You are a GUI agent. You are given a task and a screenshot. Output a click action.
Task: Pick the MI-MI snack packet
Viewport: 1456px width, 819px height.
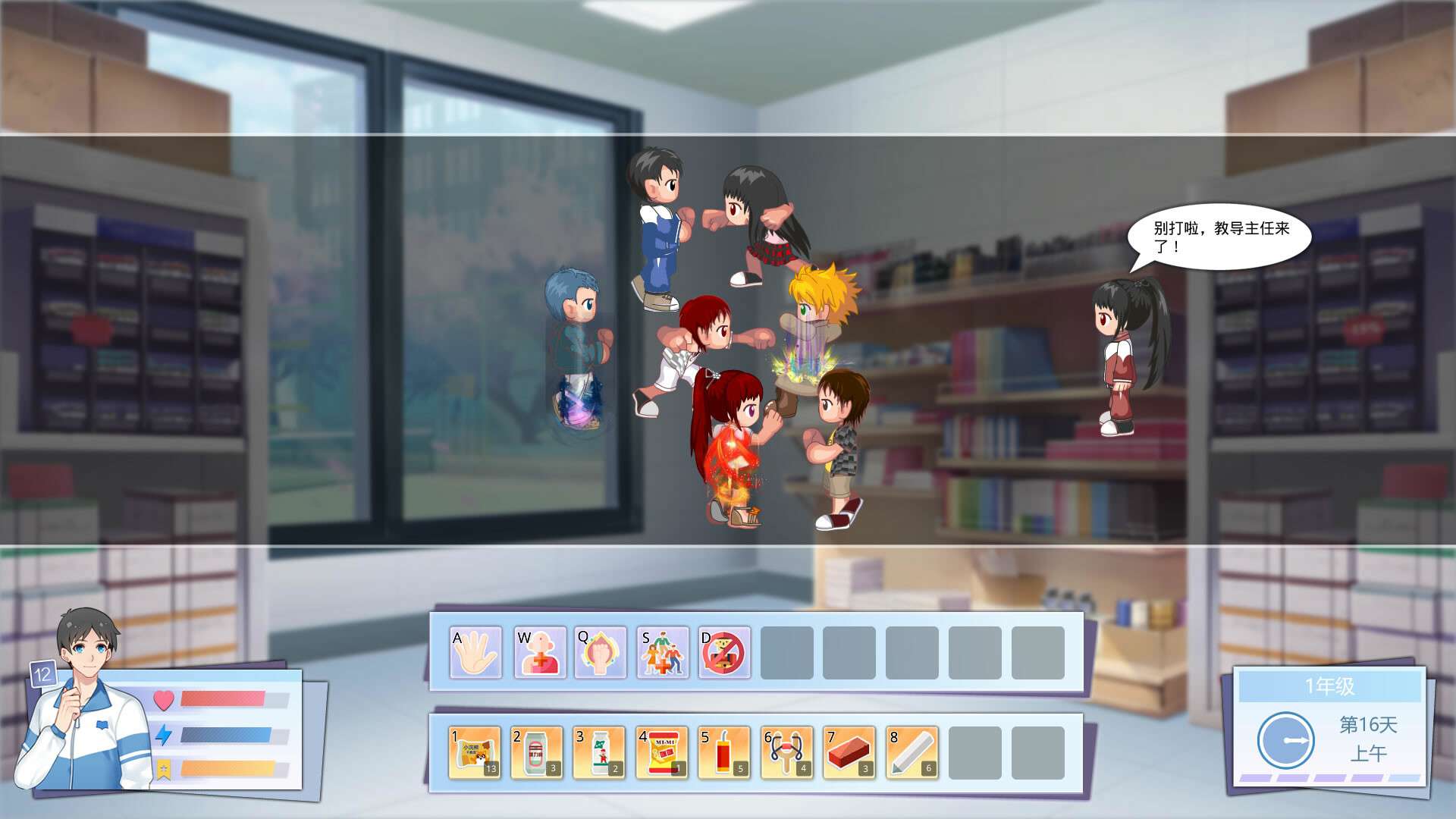click(662, 752)
